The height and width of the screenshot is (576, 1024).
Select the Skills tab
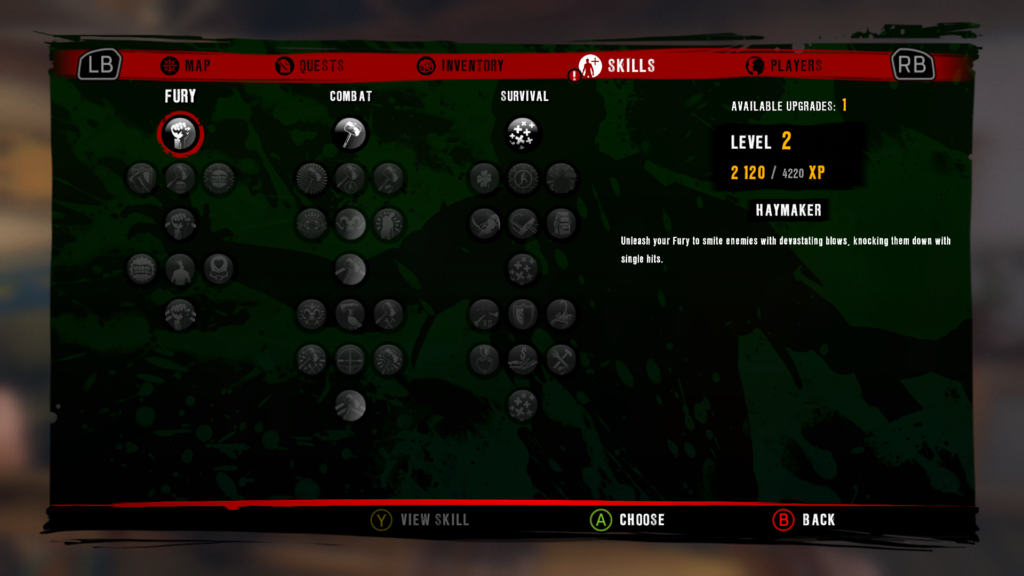pyautogui.click(x=618, y=66)
